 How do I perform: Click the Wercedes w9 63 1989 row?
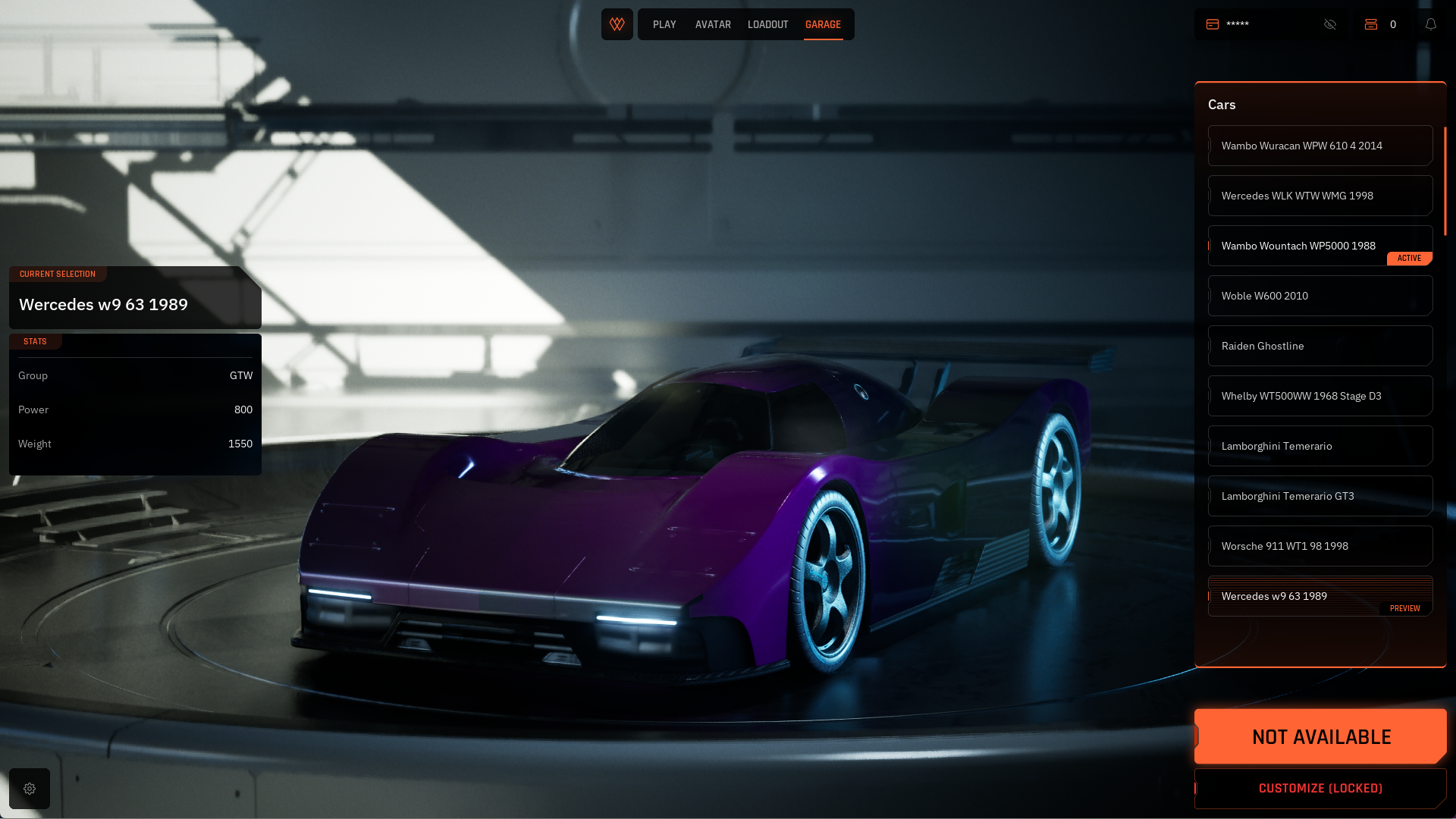(1319, 596)
